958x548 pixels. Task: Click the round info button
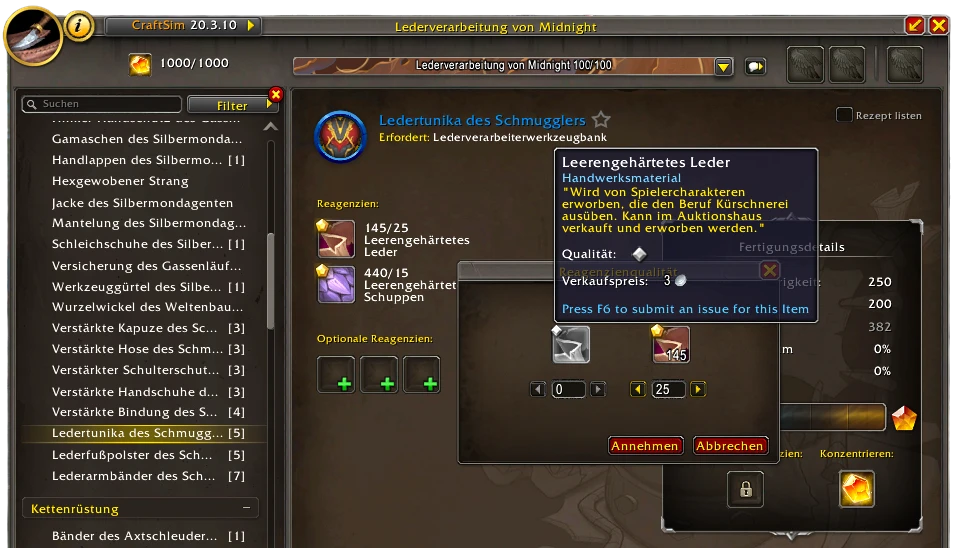(80, 26)
